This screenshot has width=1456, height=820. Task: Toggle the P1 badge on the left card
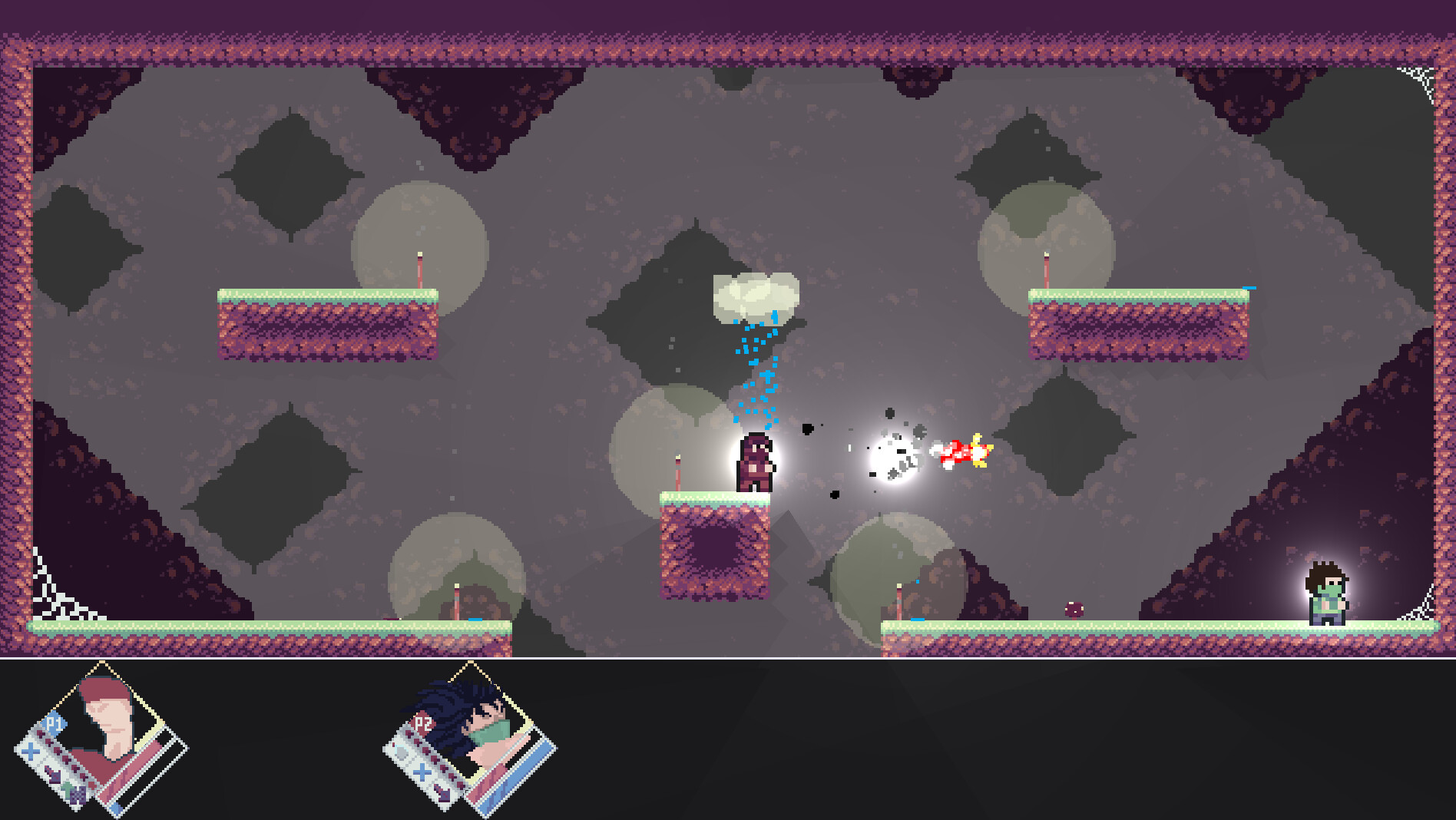pos(54,722)
